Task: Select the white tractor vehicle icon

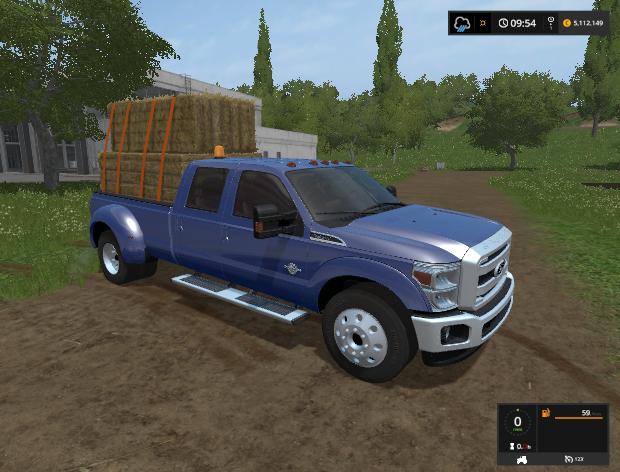Action: point(520,459)
